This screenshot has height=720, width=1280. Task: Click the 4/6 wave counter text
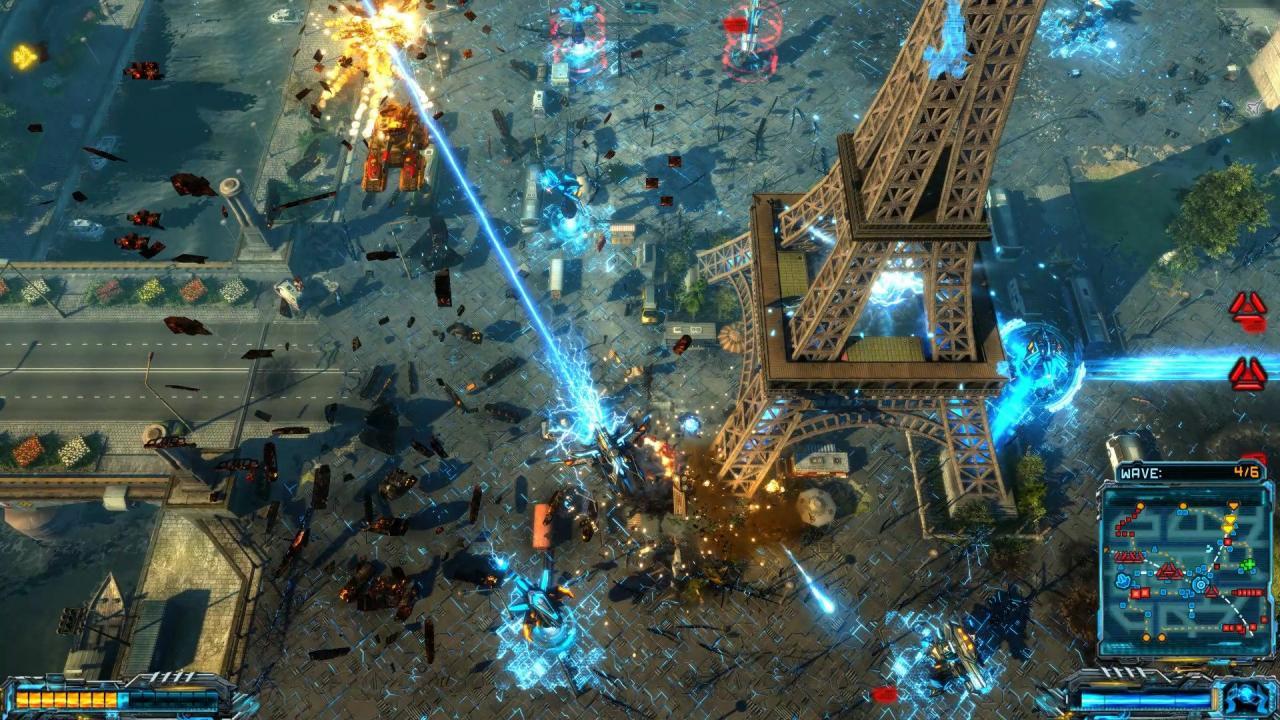coord(1246,471)
